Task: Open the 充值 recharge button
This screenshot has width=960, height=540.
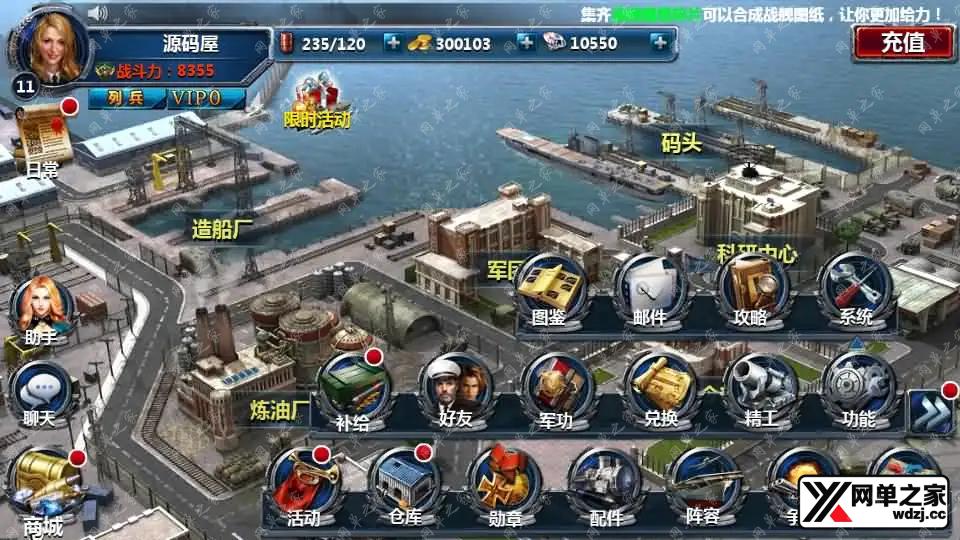Action: coord(902,43)
